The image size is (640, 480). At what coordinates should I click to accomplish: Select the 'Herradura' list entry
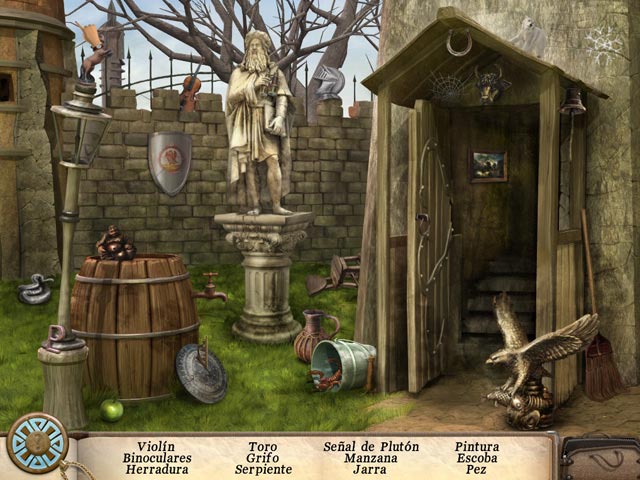(x=157, y=469)
